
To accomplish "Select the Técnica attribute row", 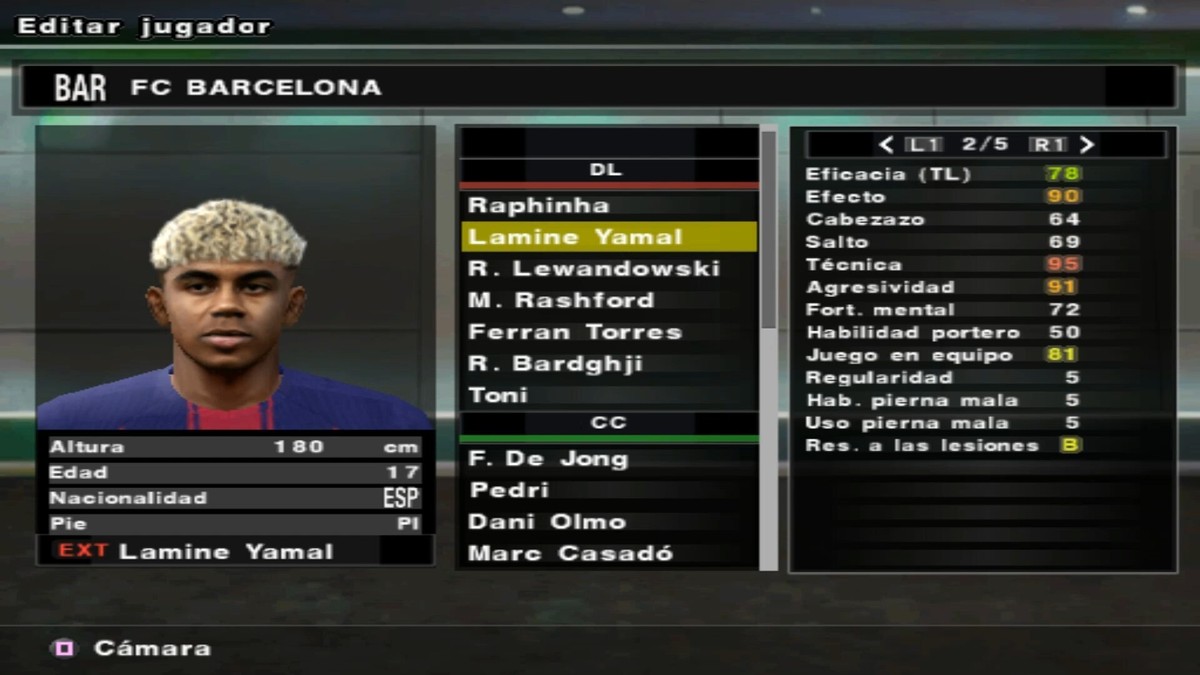I will [943, 265].
